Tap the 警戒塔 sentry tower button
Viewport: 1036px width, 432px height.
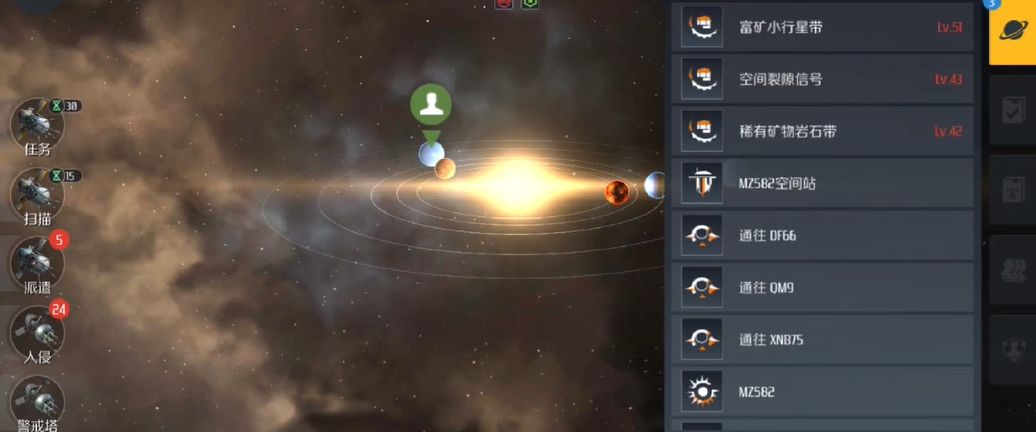(x=37, y=402)
